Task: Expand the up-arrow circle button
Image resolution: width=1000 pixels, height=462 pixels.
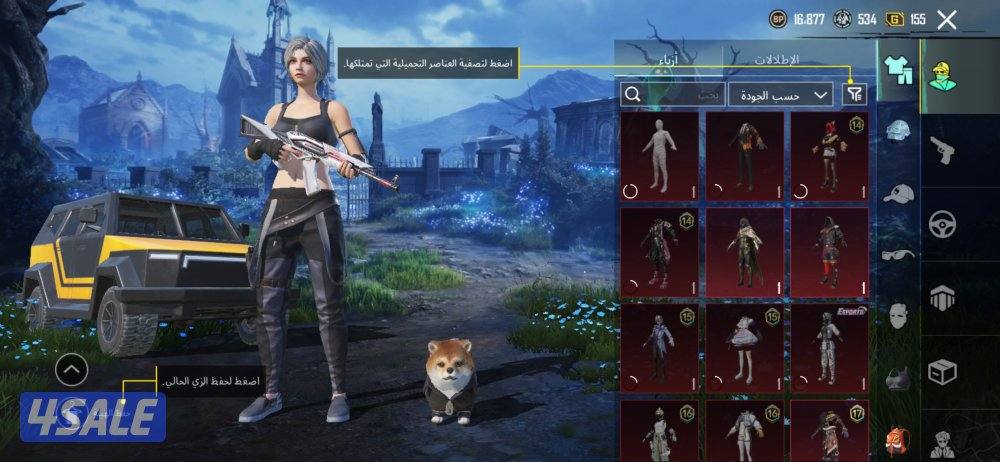Action: click(x=71, y=371)
